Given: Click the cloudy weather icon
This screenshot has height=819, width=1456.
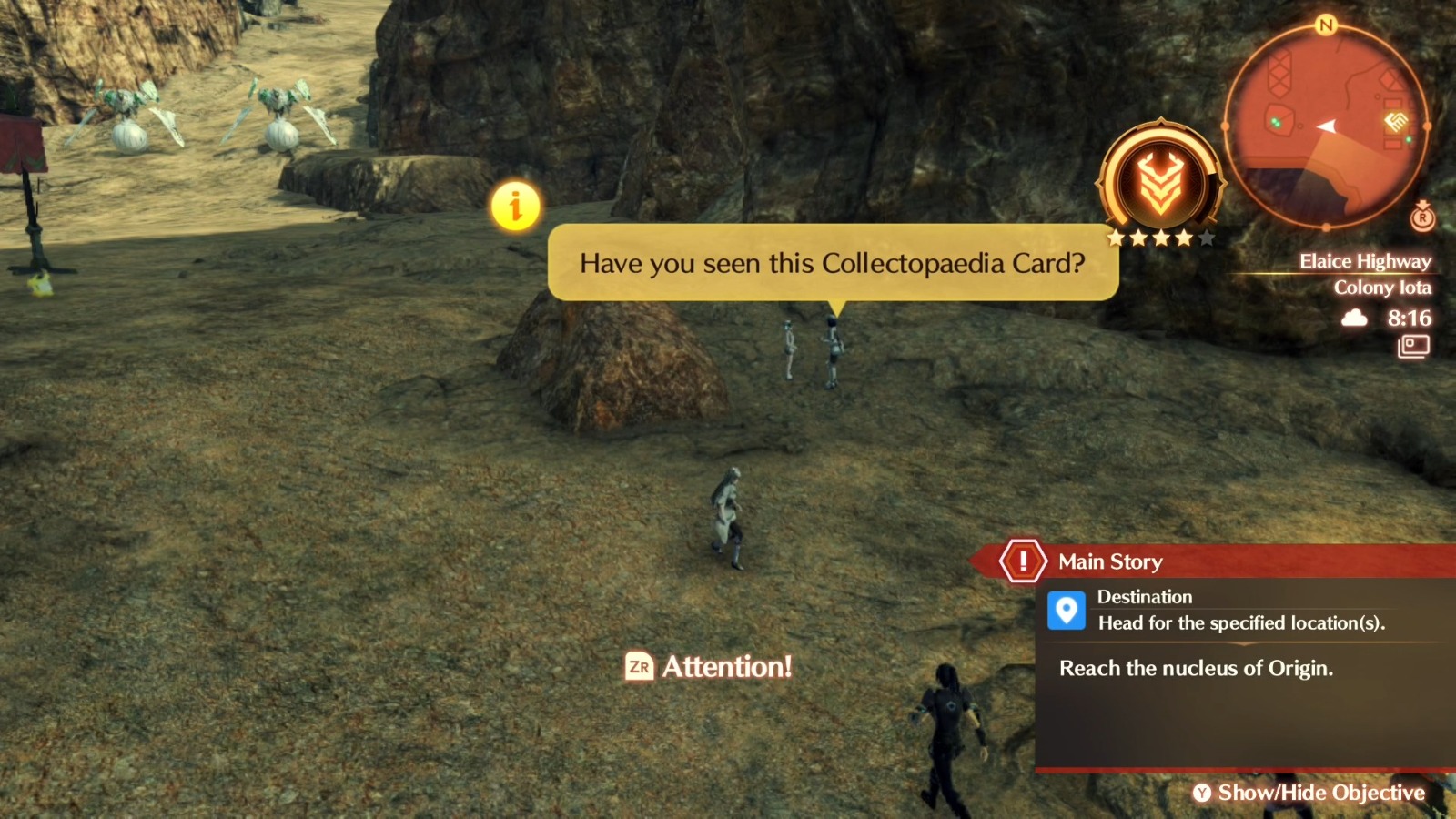Looking at the screenshot, I should pos(1354,318).
